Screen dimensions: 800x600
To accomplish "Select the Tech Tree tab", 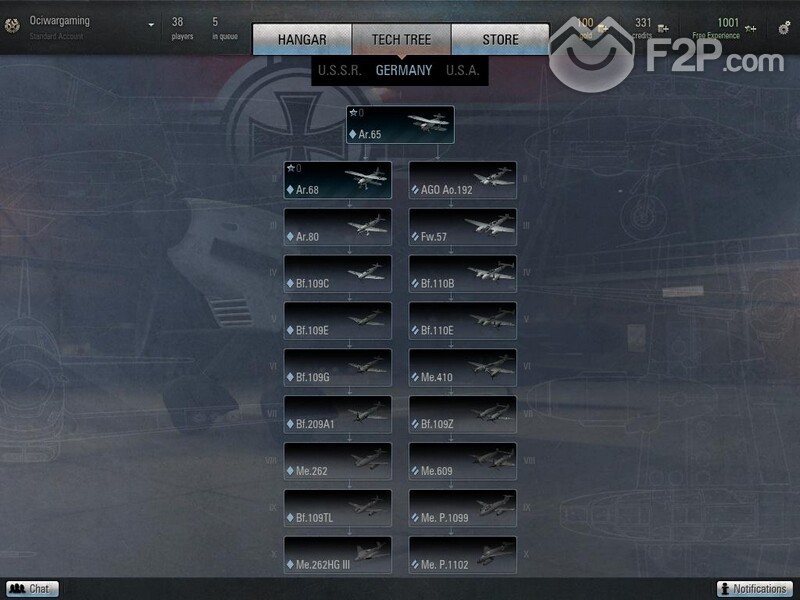I will [401, 40].
